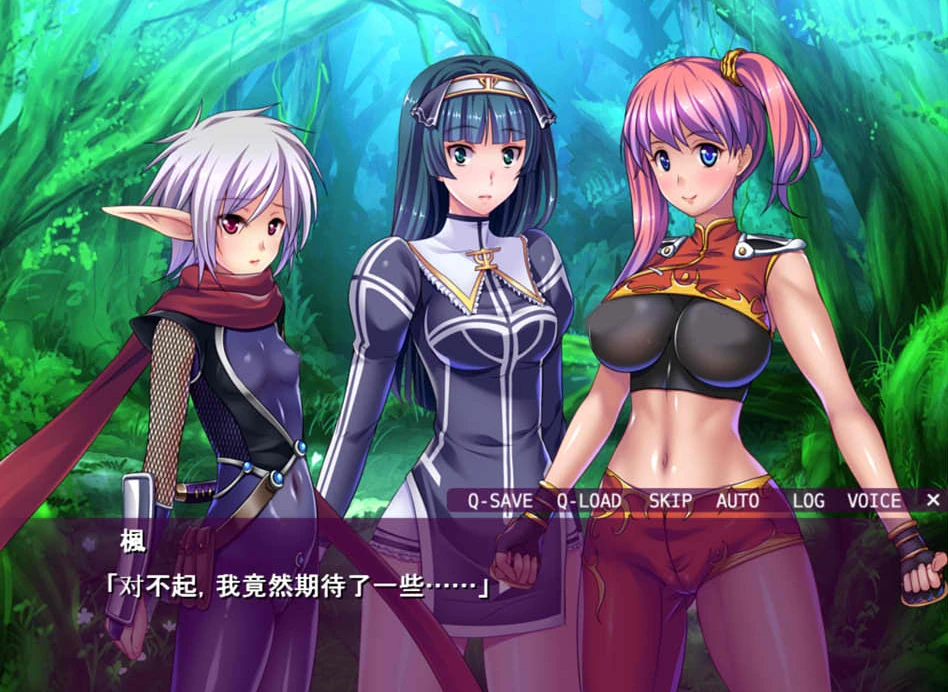Load the quick save with Q-LOAD

[x=589, y=501]
